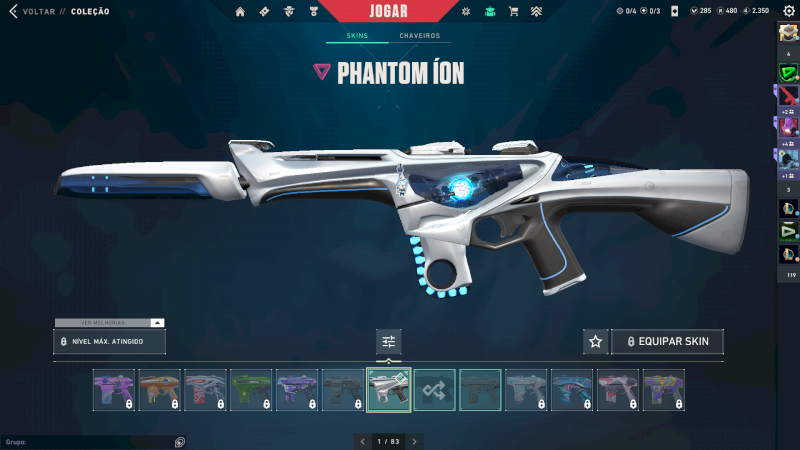Switch to the Chaveiros tab
This screenshot has height=450, width=800.
419,36
